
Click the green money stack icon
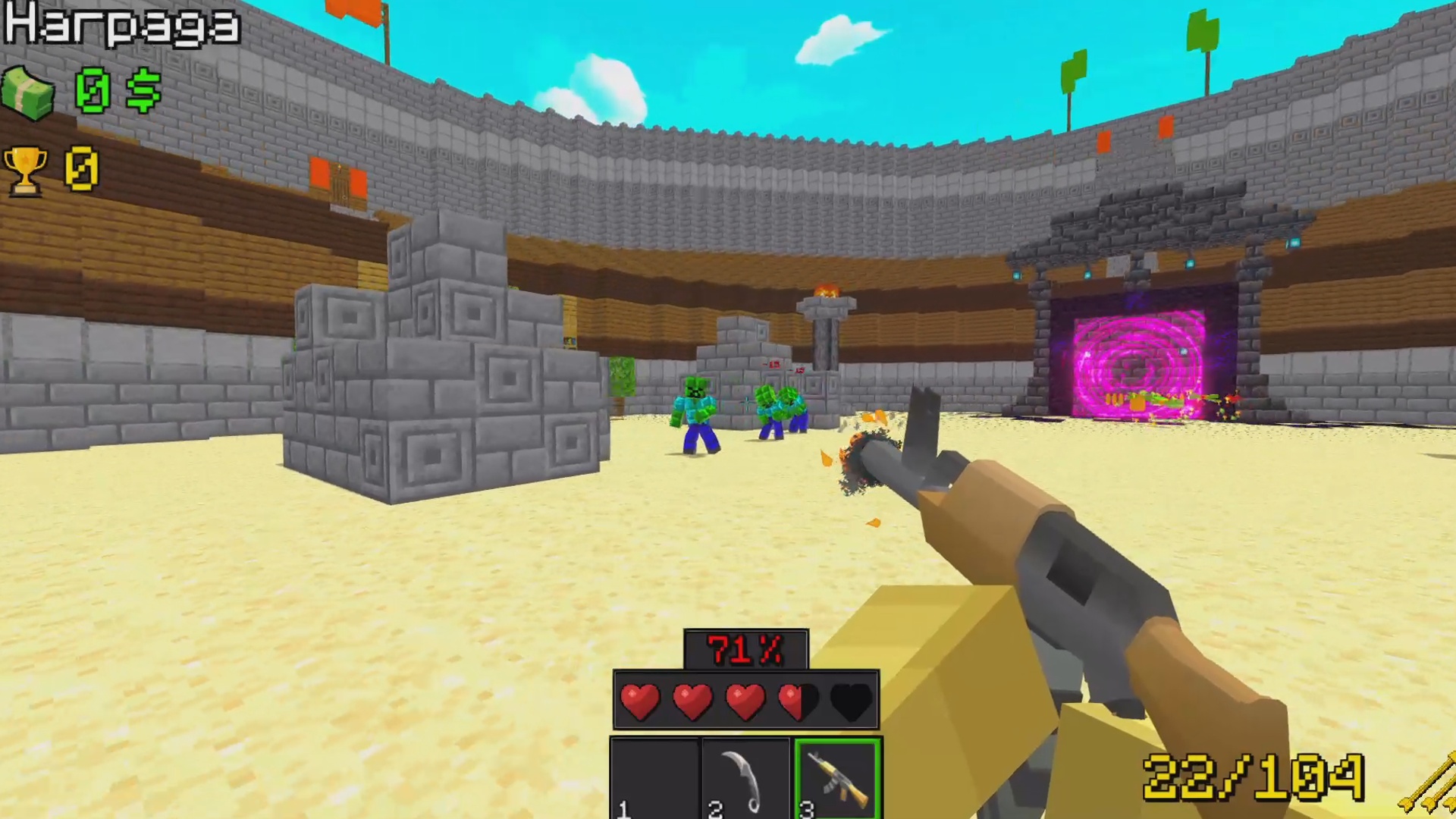(x=27, y=91)
